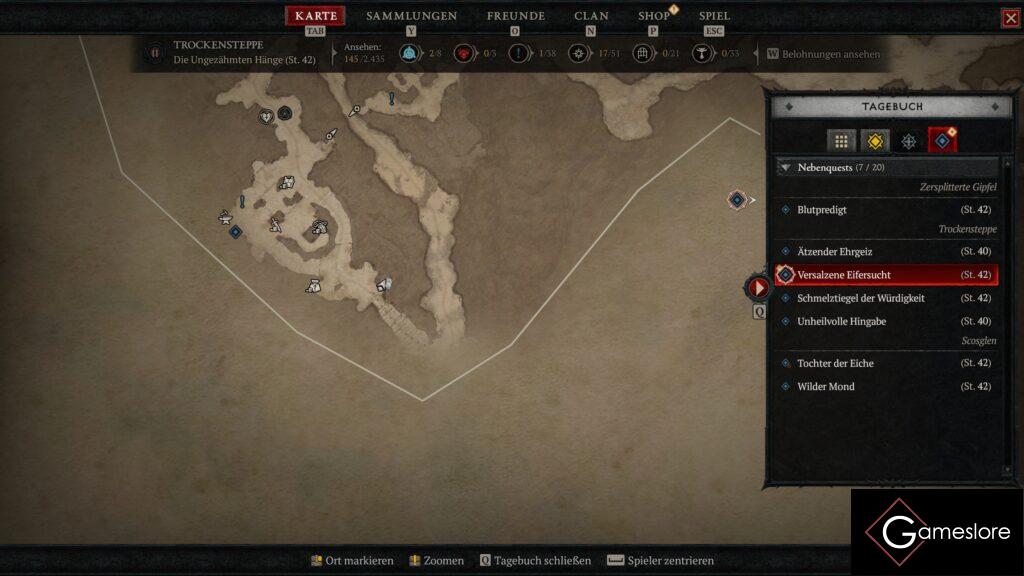
Task: Select the Unheilvolle Hingabe quest
Action: click(x=841, y=321)
